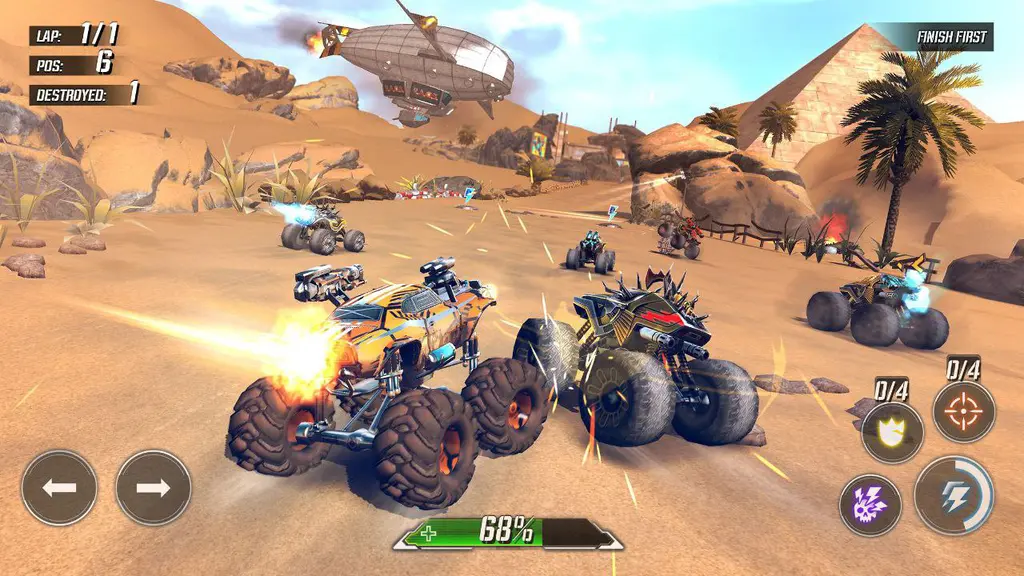Activate the lightning bolt nitro boost
1024x576 pixels.
pos(951,496)
